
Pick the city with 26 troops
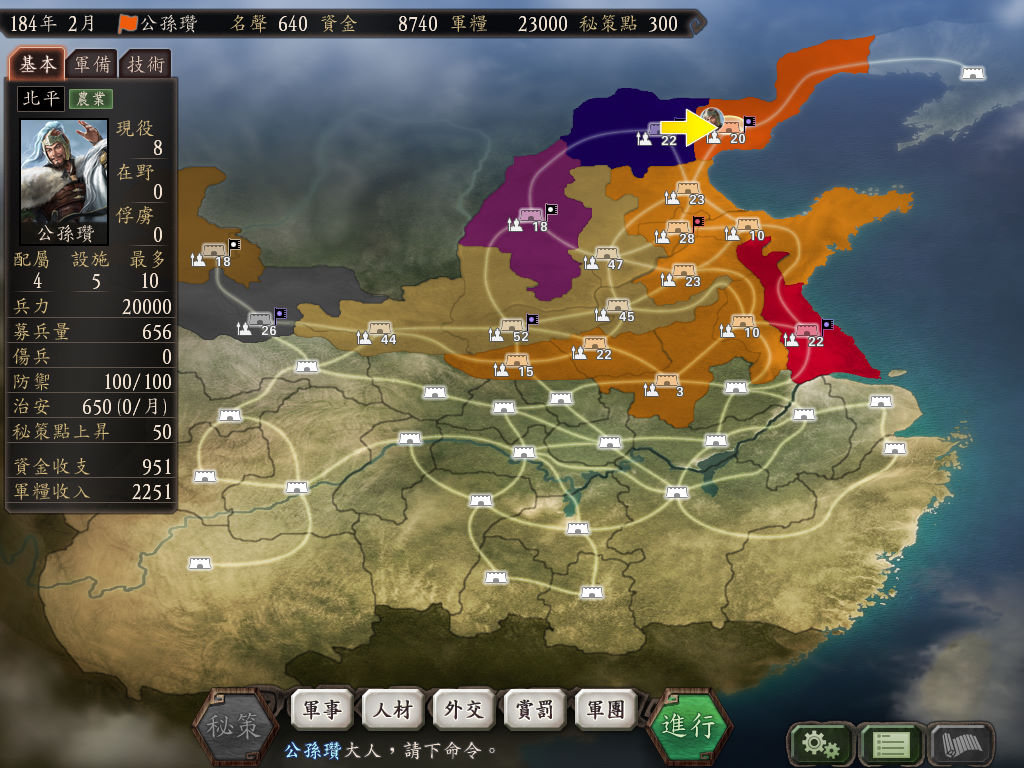260,321
